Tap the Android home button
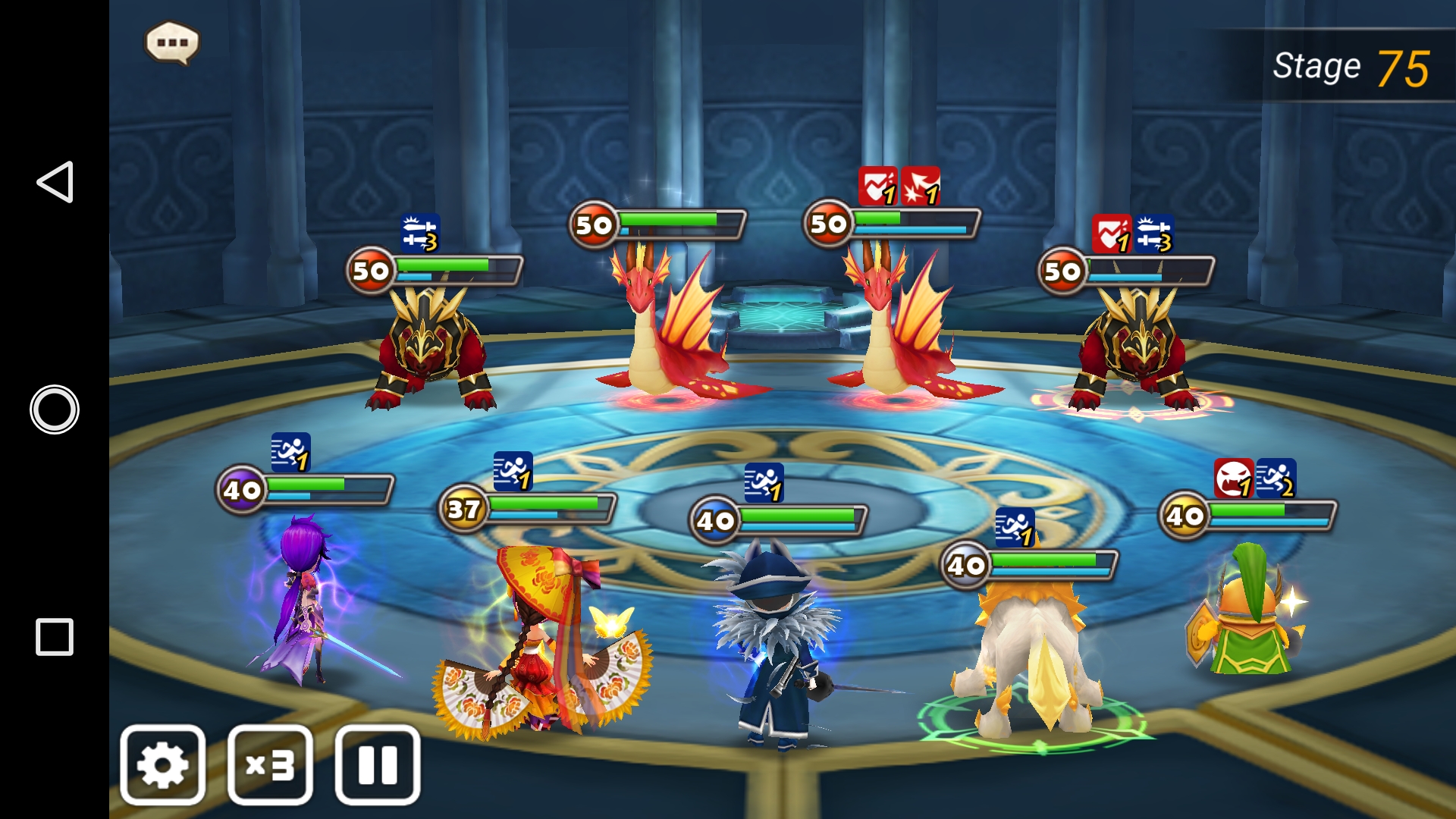Screen dimensions: 1456x819 [55, 409]
